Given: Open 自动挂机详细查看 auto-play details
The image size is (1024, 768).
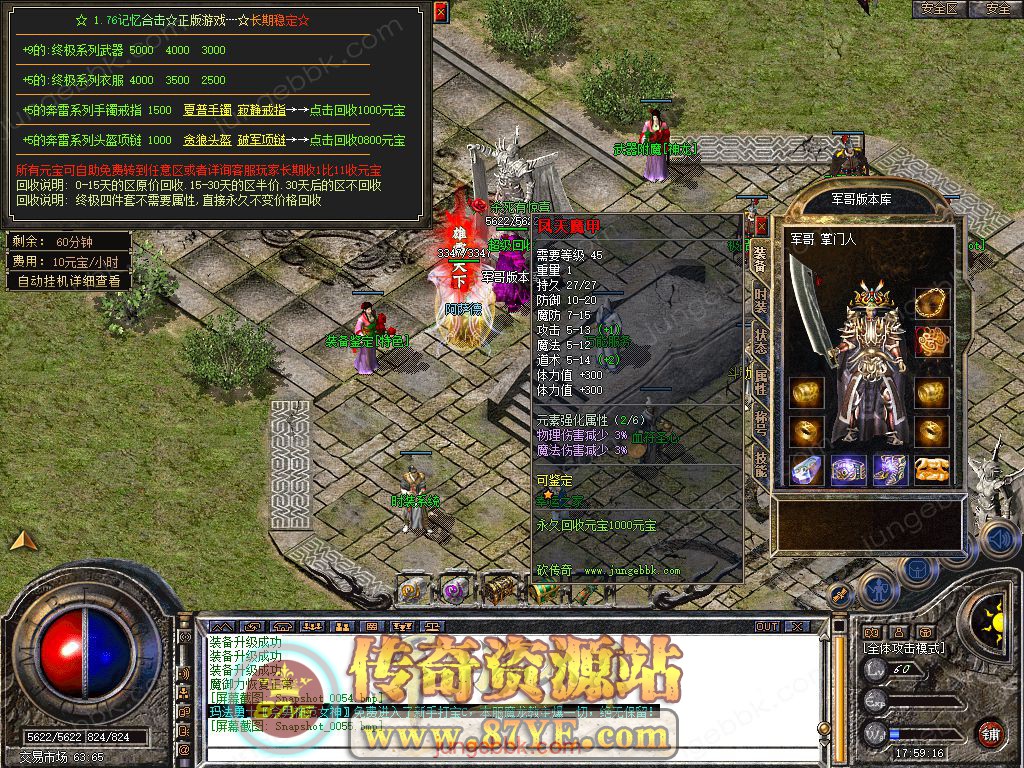Looking at the screenshot, I should (x=69, y=281).
